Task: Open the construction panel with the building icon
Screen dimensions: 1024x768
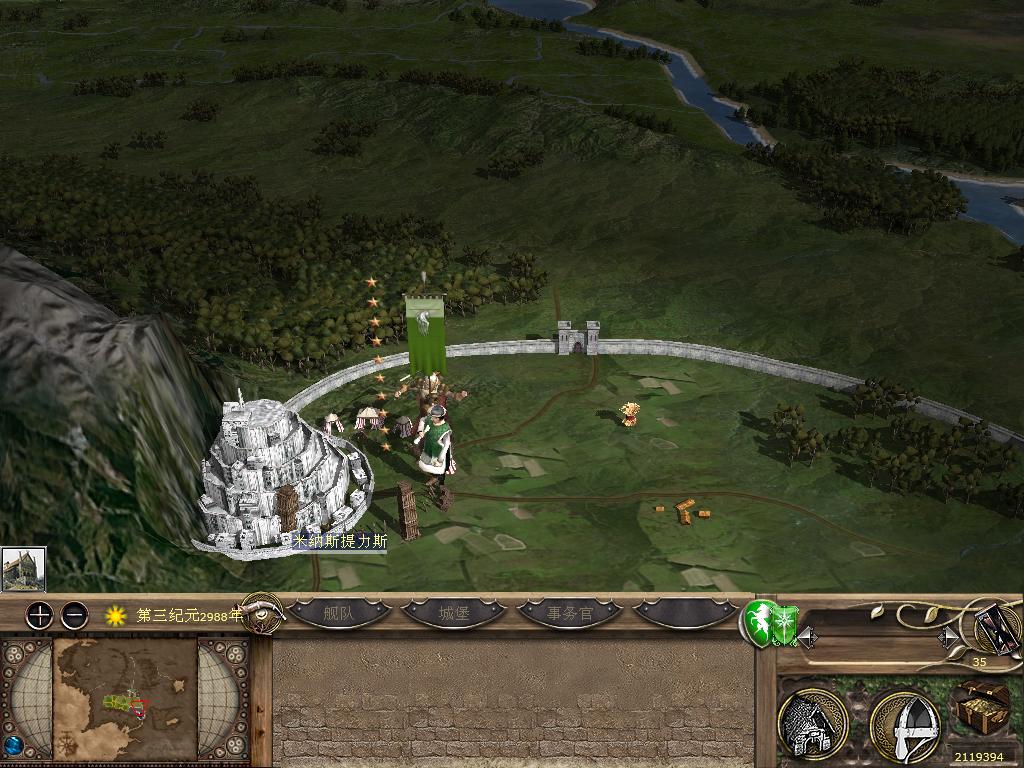Action: 812,724
